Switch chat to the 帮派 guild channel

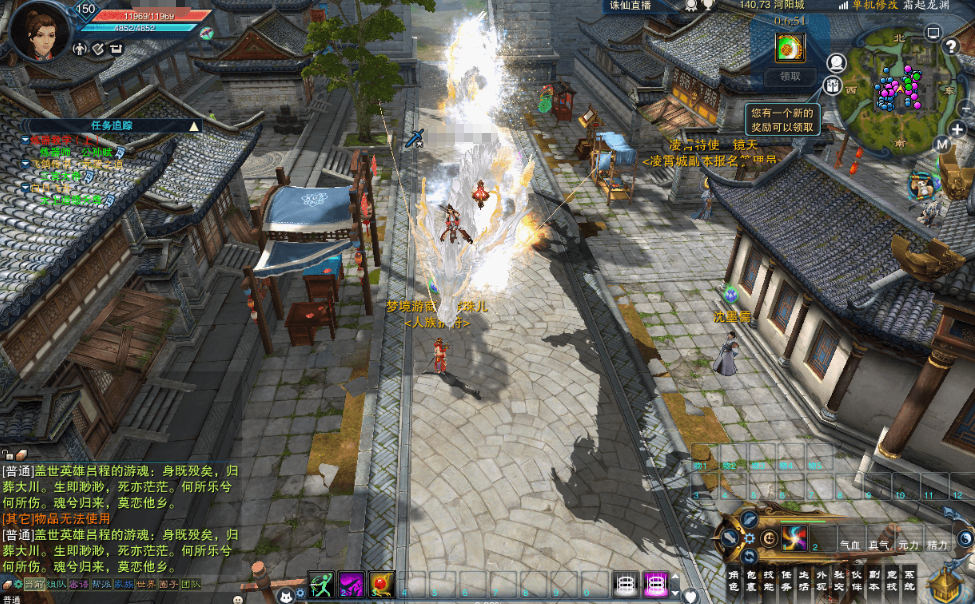pyautogui.click(x=101, y=584)
